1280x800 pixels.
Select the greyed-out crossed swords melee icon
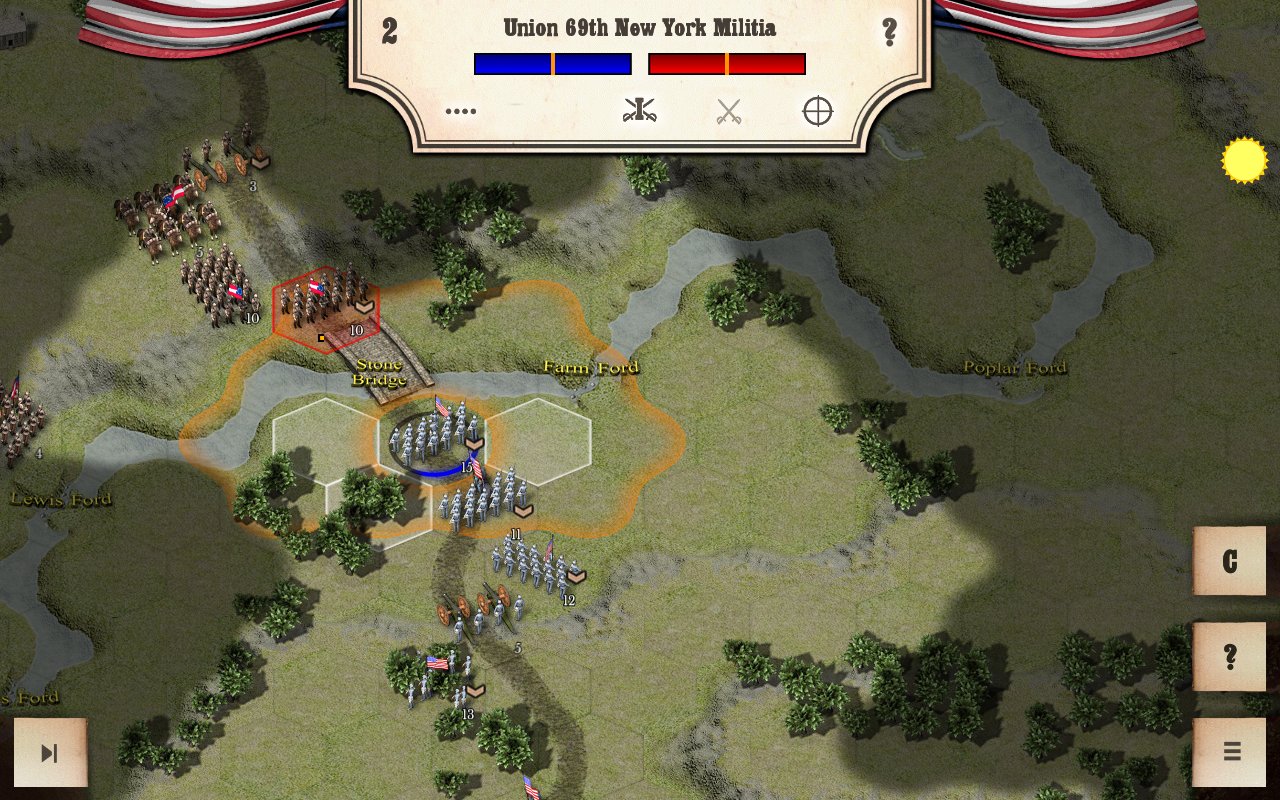point(728,112)
